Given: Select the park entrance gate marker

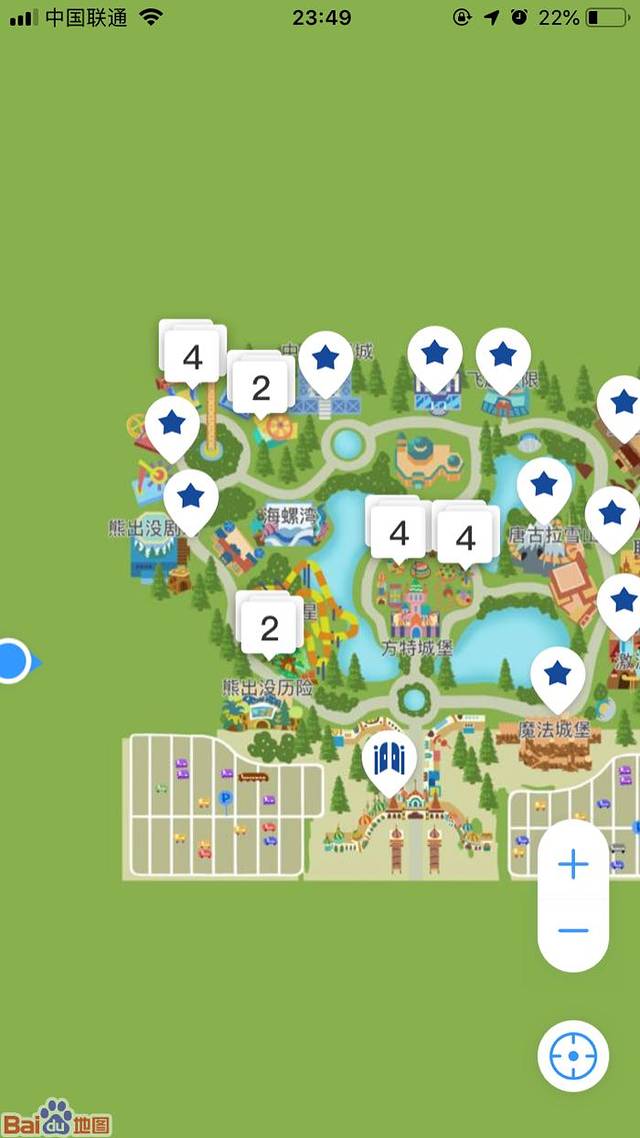Looking at the screenshot, I should [389, 759].
